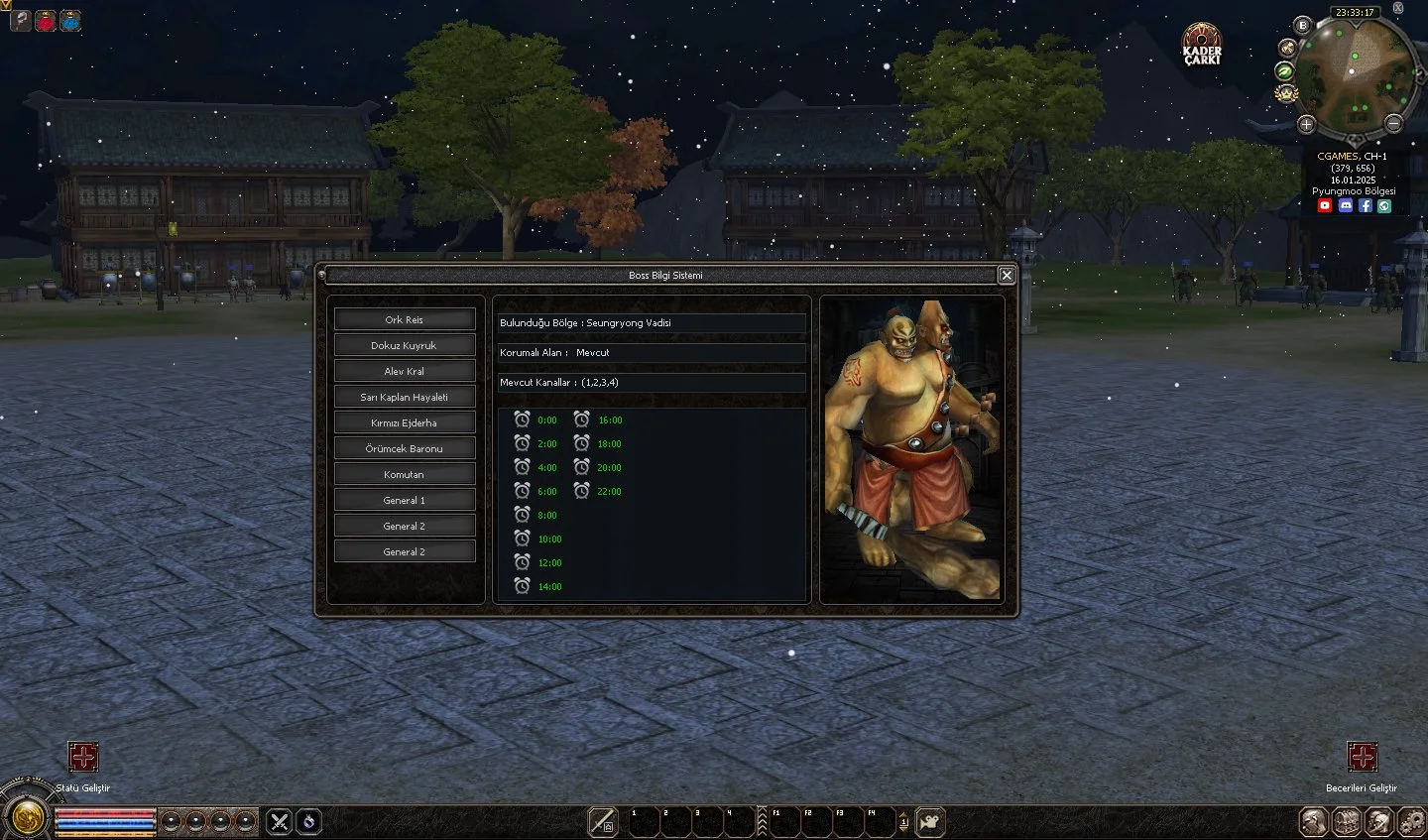The image size is (1428, 840).
Task: Open the Discord link icon
Action: (x=1345, y=205)
